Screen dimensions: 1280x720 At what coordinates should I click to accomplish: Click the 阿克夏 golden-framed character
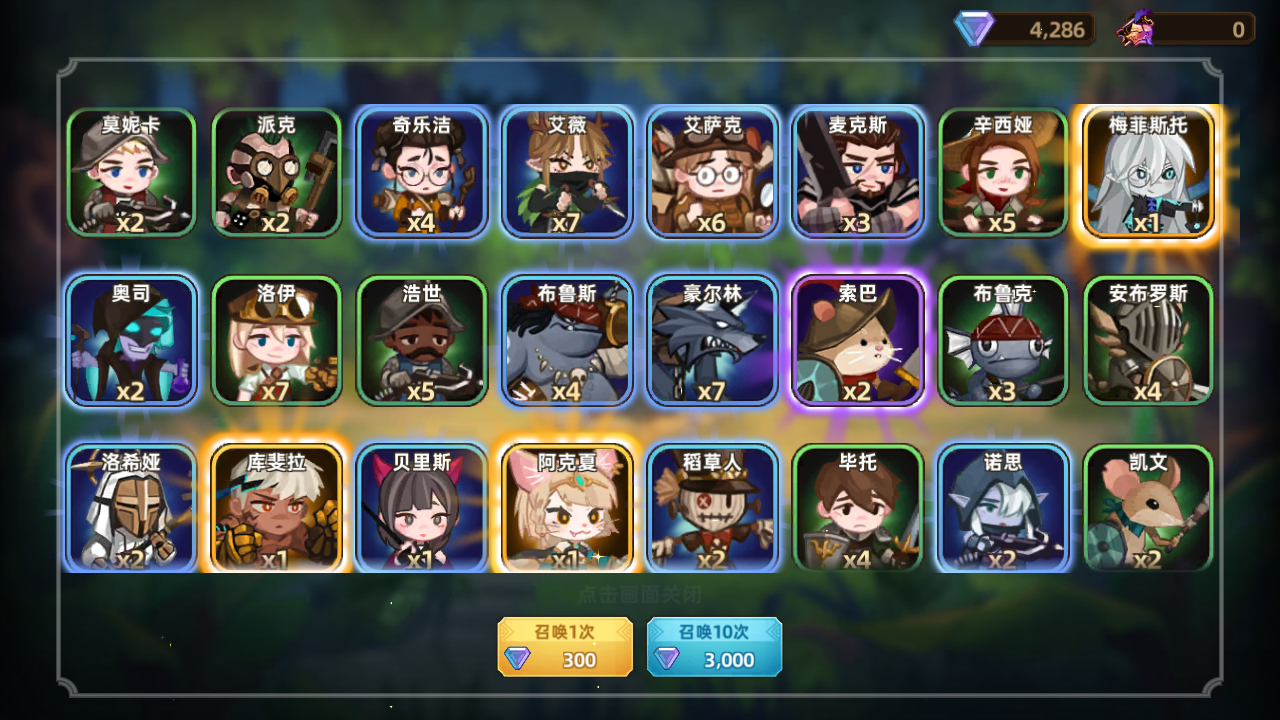pos(567,508)
